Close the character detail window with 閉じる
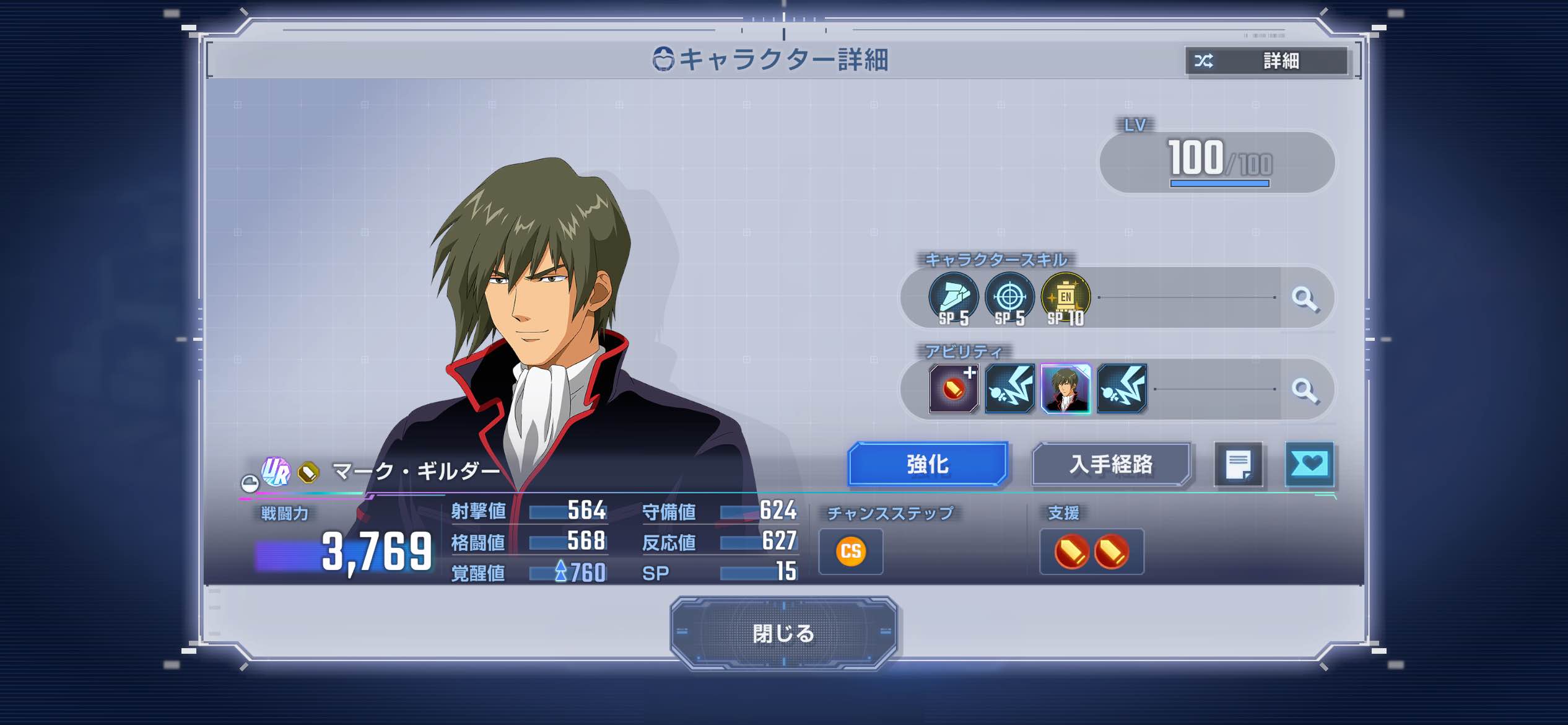 783,633
